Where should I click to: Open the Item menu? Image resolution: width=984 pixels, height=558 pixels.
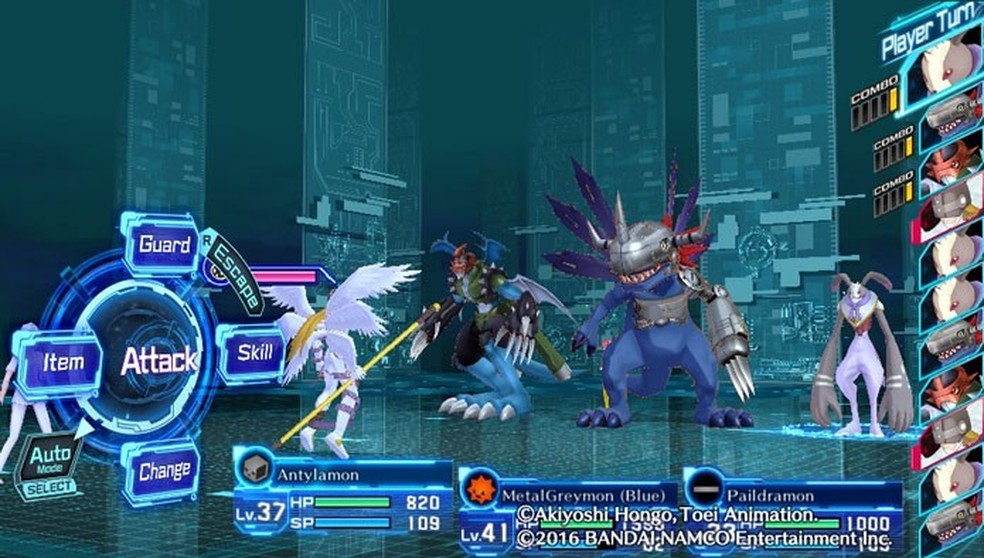coord(62,362)
